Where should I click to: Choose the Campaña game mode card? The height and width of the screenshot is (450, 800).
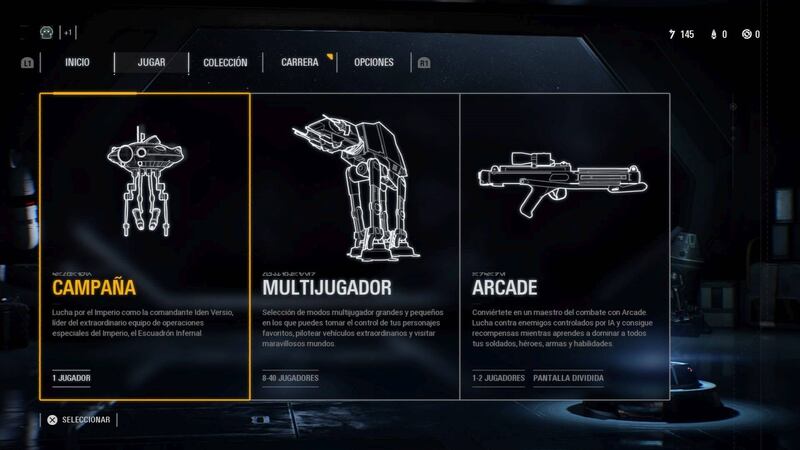(x=144, y=245)
